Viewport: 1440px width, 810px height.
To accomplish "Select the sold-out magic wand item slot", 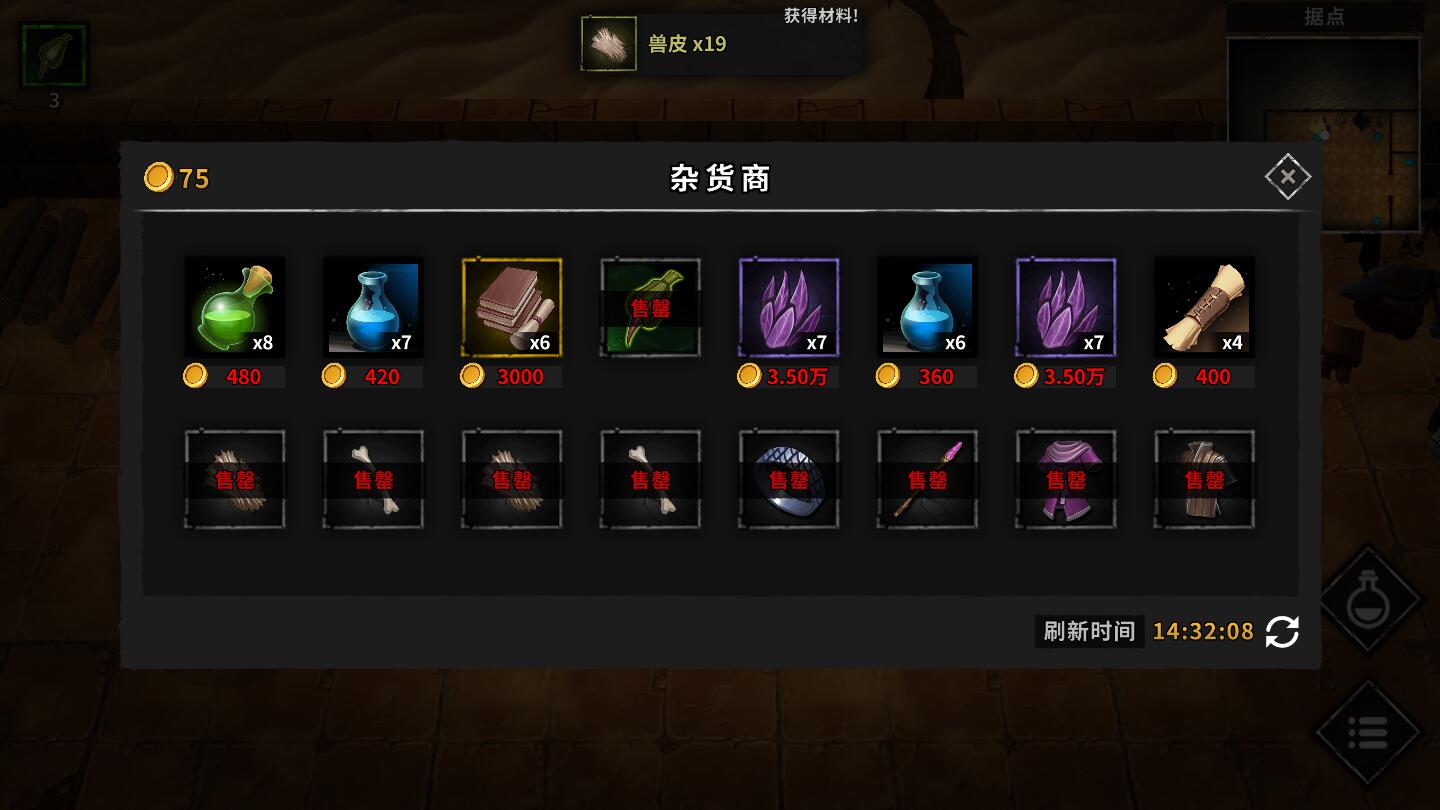I will 927,478.
